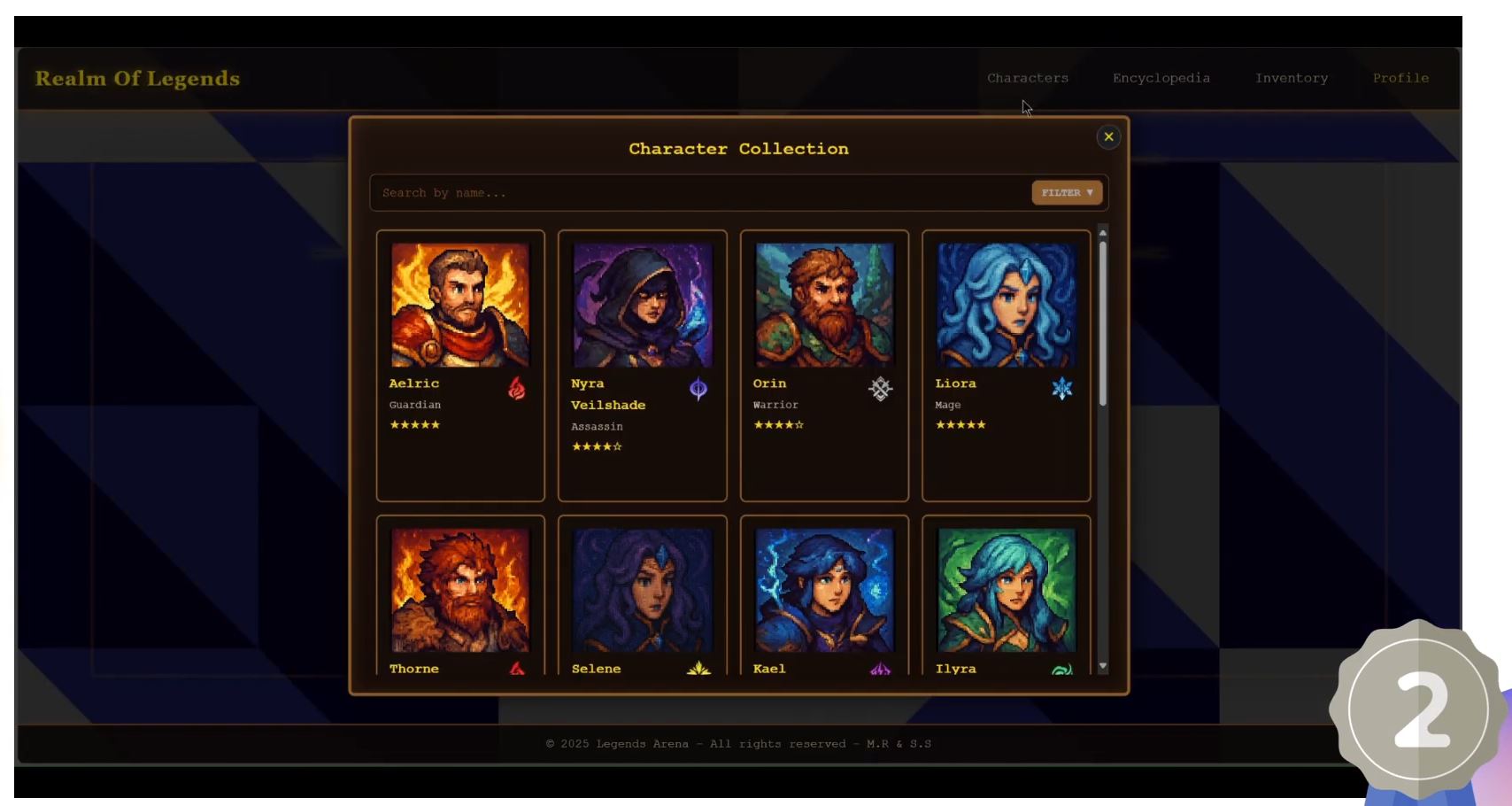Select Kael's character card
The width and height of the screenshot is (1512, 806).
(824, 595)
